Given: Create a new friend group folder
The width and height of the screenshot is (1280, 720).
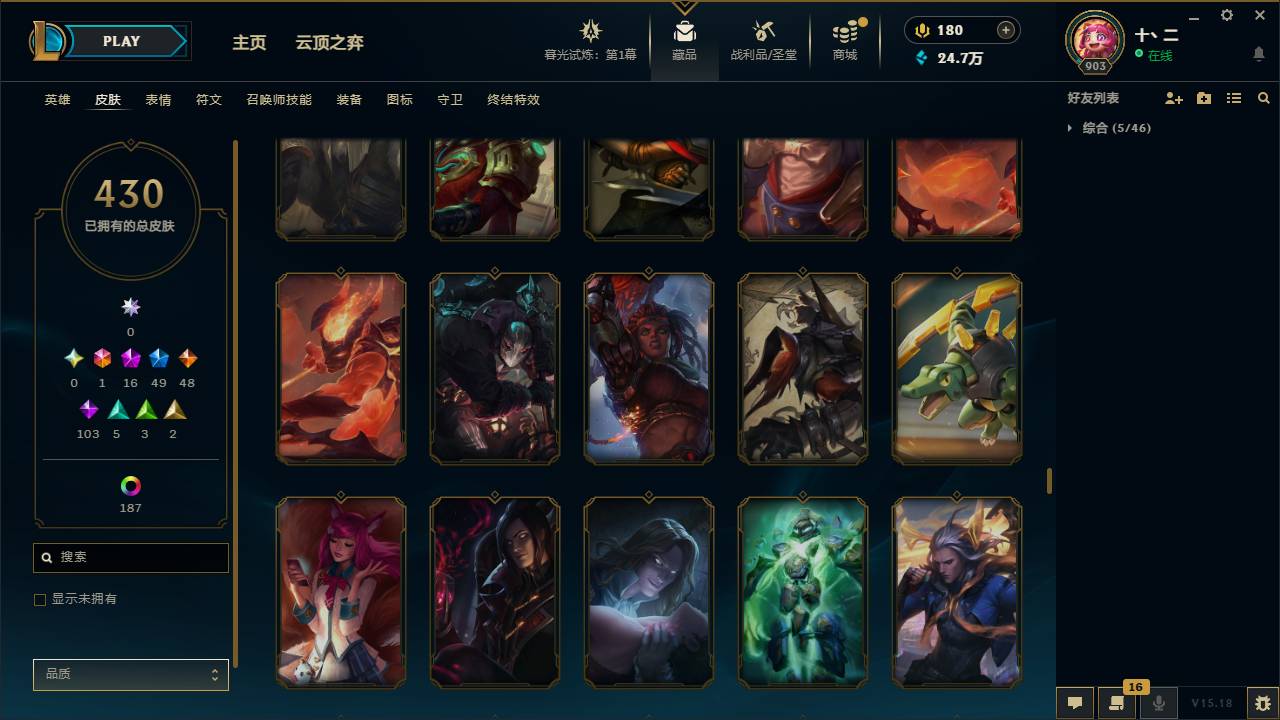Looking at the screenshot, I should click(1203, 97).
